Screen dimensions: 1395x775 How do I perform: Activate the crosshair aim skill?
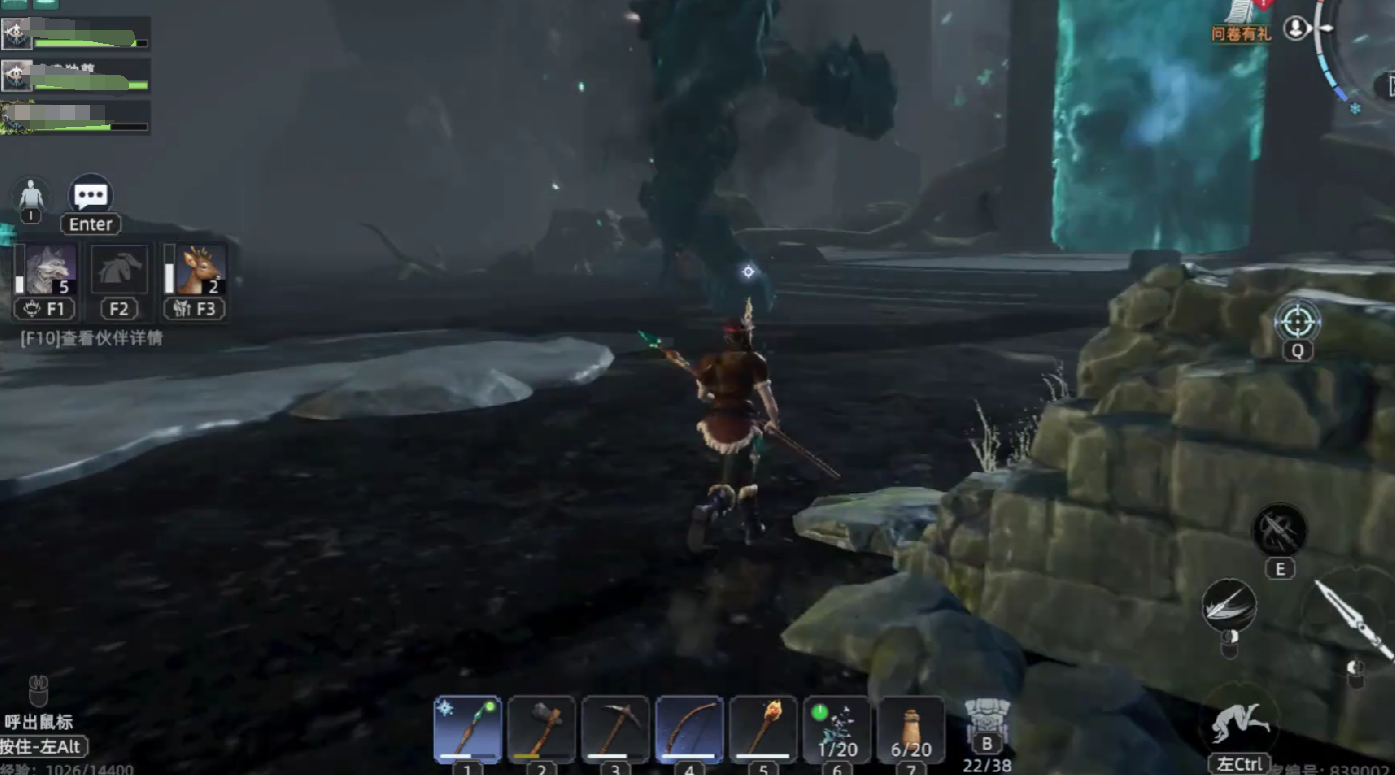(1297, 322)
